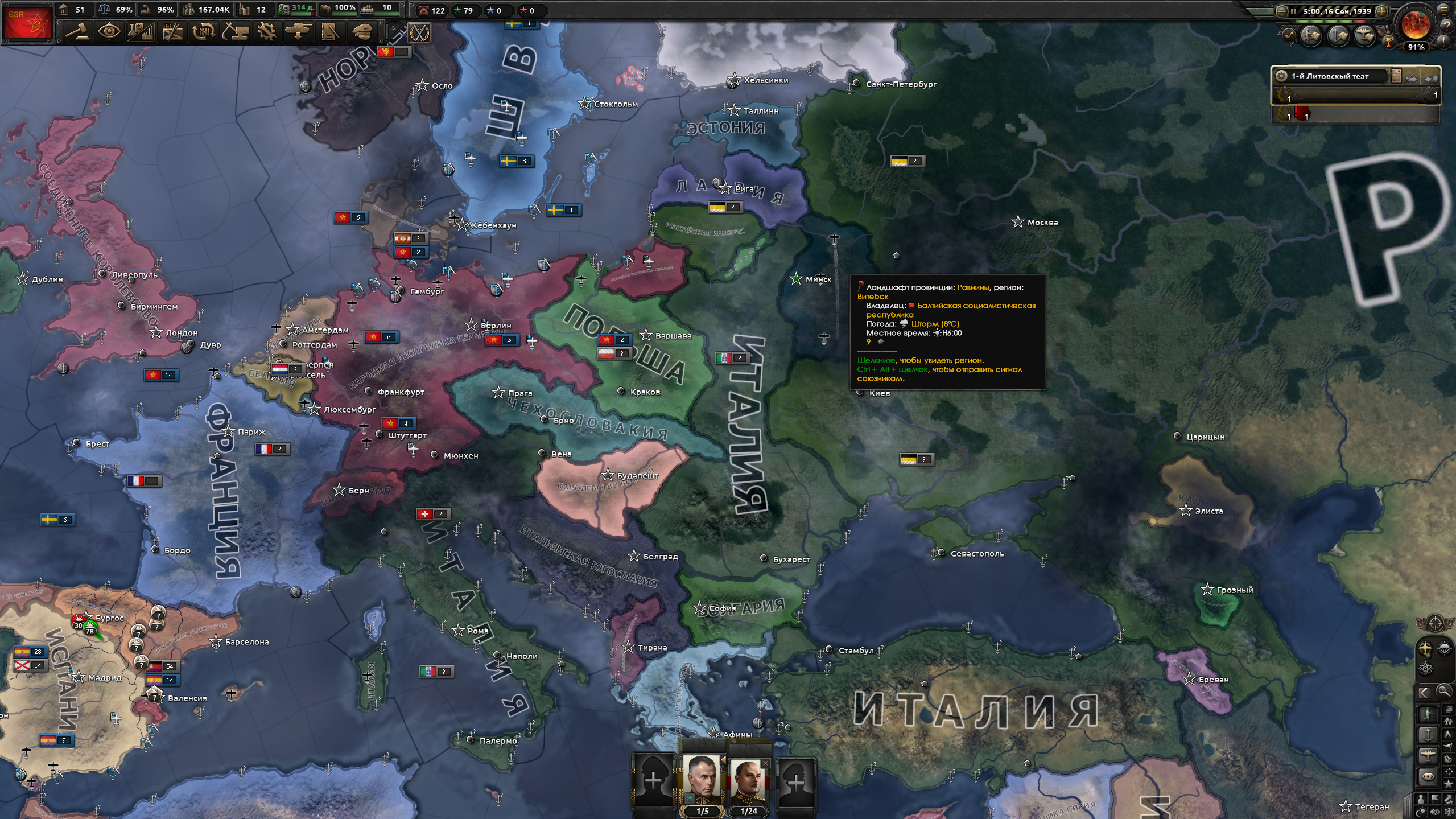Select the 1-й Литовский театр theater header

click(1330, 76)
